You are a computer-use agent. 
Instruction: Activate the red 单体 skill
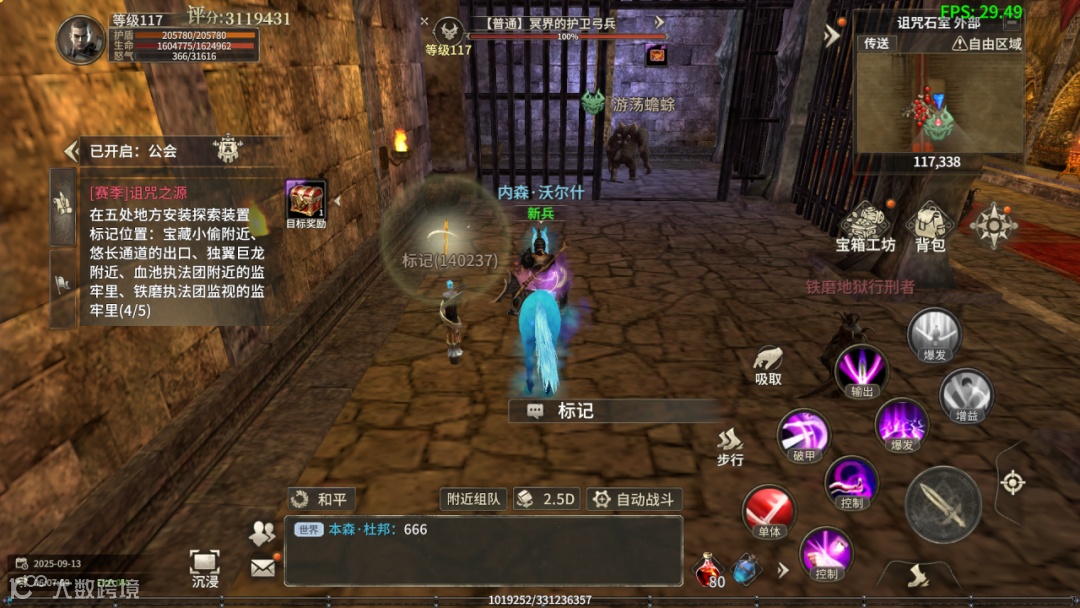[x=769, y=512]
